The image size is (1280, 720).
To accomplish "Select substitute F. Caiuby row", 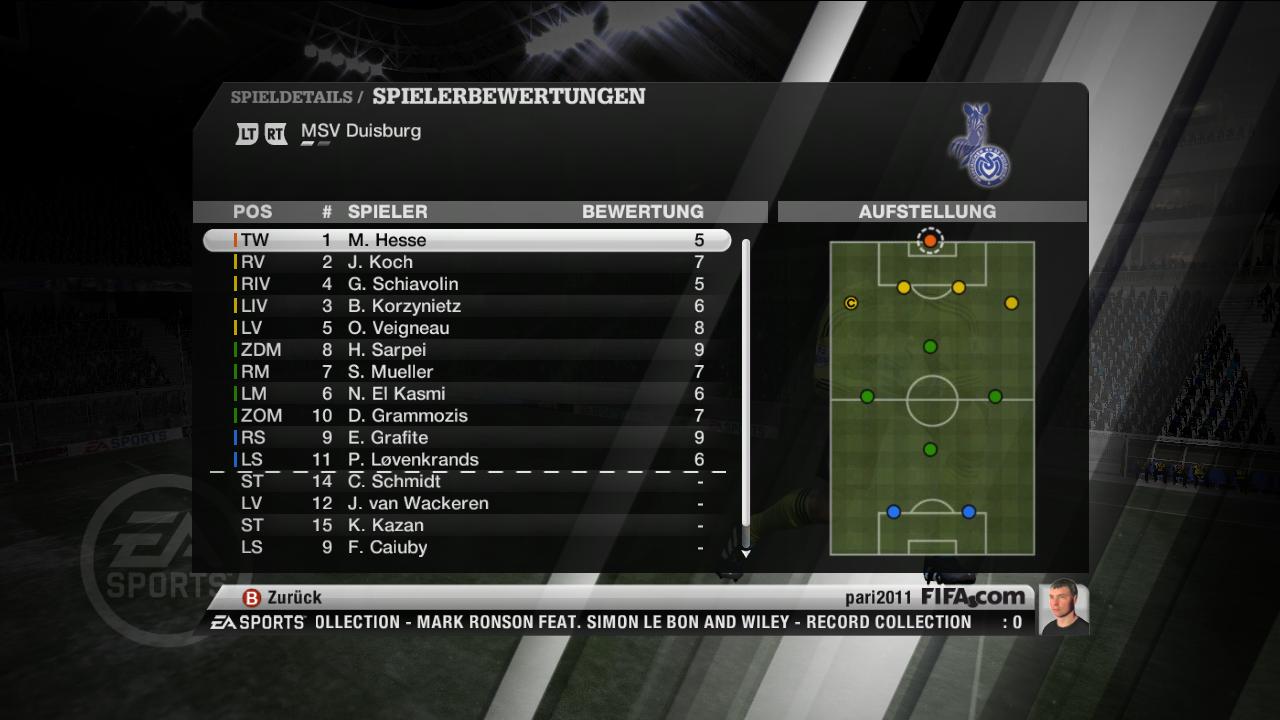I will pyautogui.click(x=466, y=548).
